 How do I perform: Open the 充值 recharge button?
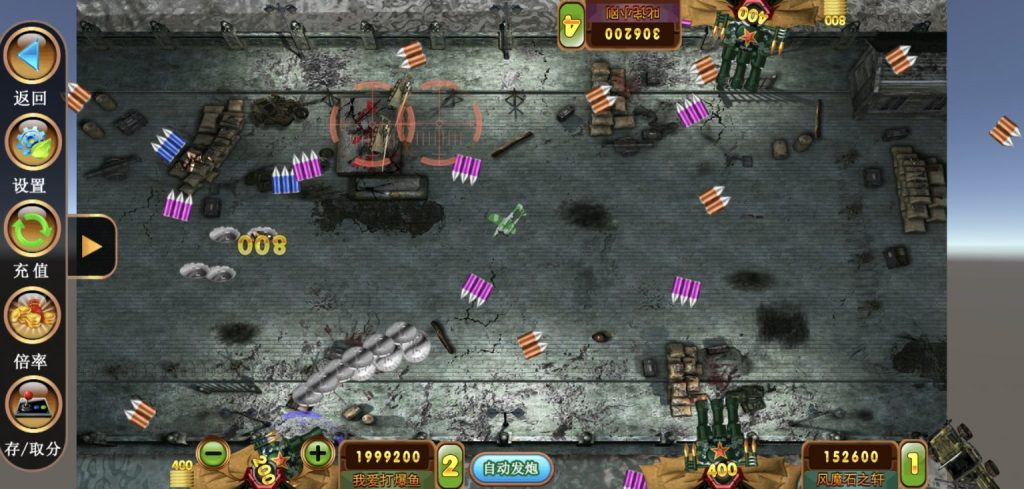click(x=33, y=228)
